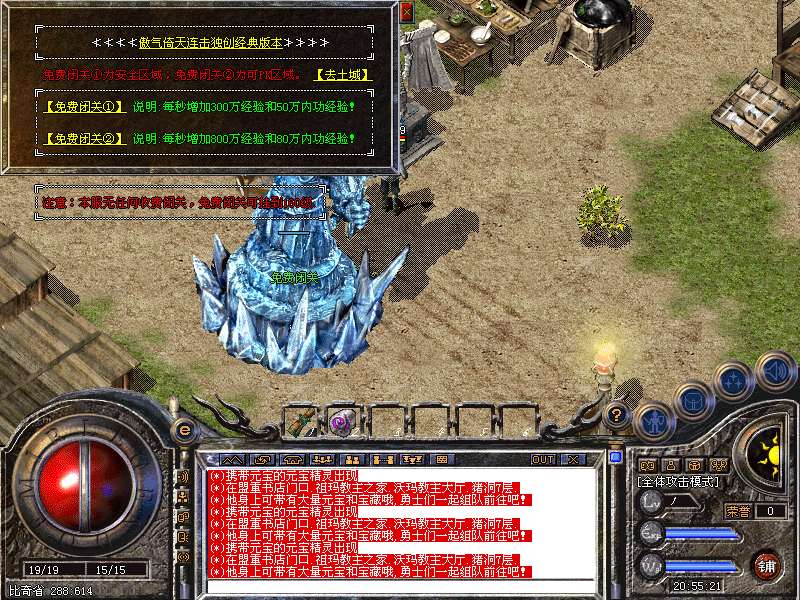Select the 去土城 teleport link
Screen dimensions: 800x600
pyautogui.click(x=343, y=74)
